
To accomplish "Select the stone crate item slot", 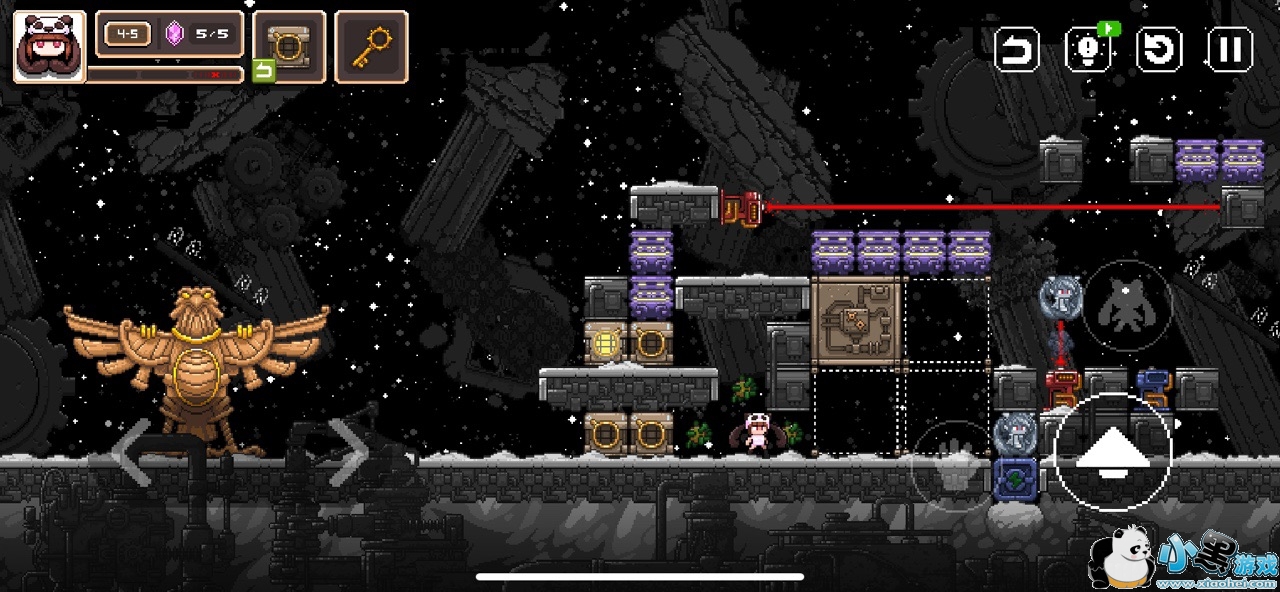I will point(289,46).
